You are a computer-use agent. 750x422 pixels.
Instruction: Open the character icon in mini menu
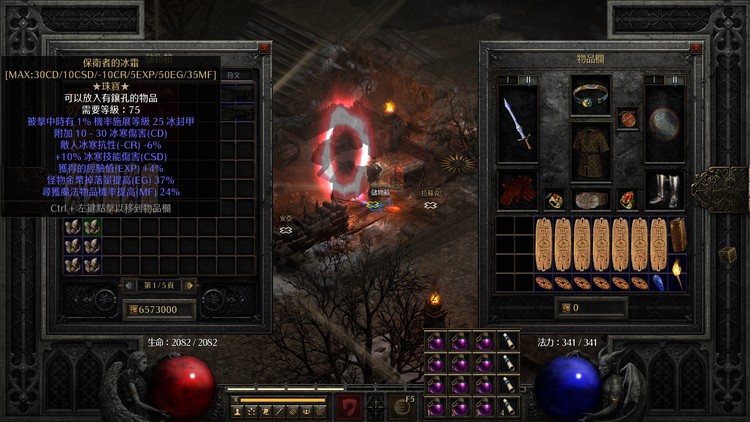tap(239, 411)
